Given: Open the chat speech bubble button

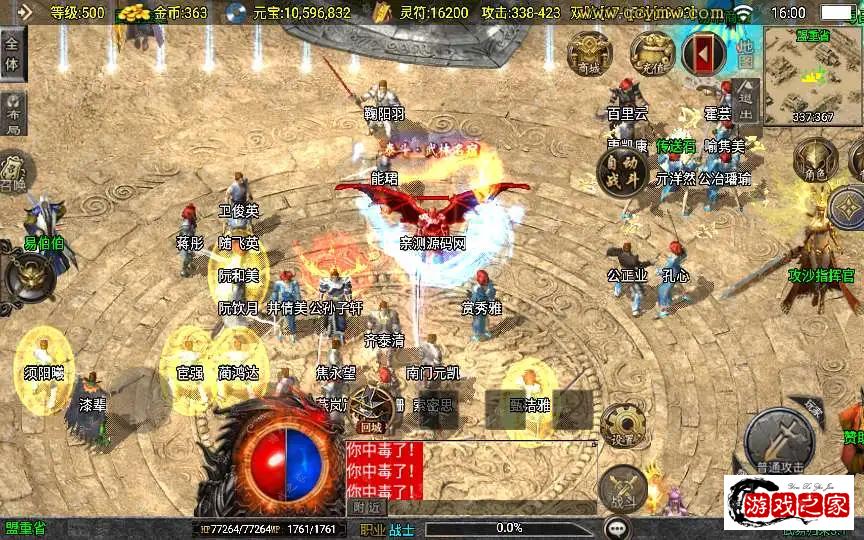Looking at the screenshot, I should click(618, 528).
